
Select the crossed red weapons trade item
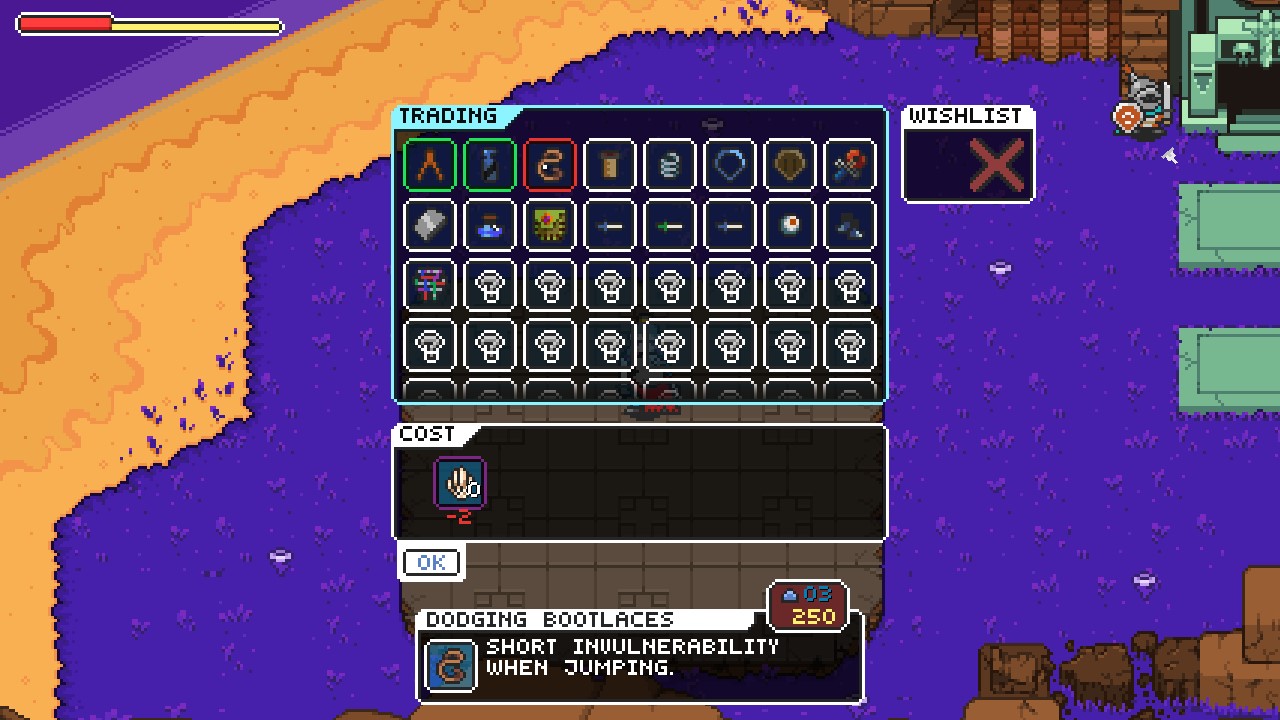pos(850,164)
